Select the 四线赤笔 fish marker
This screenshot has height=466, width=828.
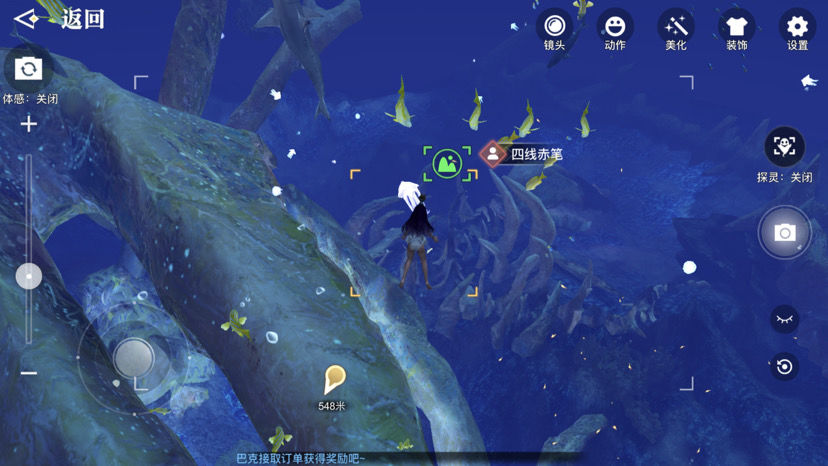(x=493, y=154)
